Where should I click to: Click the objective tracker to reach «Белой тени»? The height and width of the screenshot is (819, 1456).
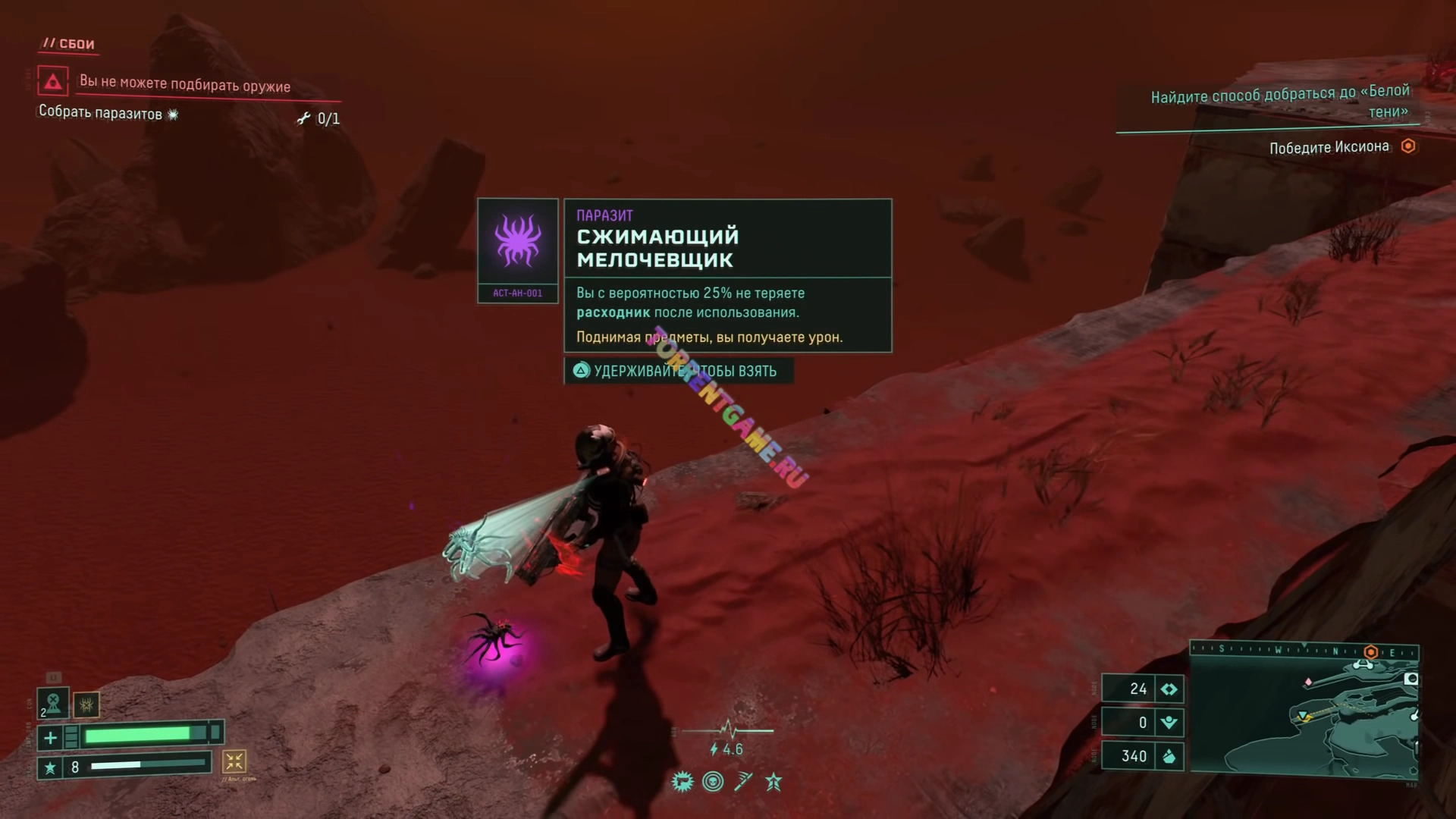coord(1280,102)
